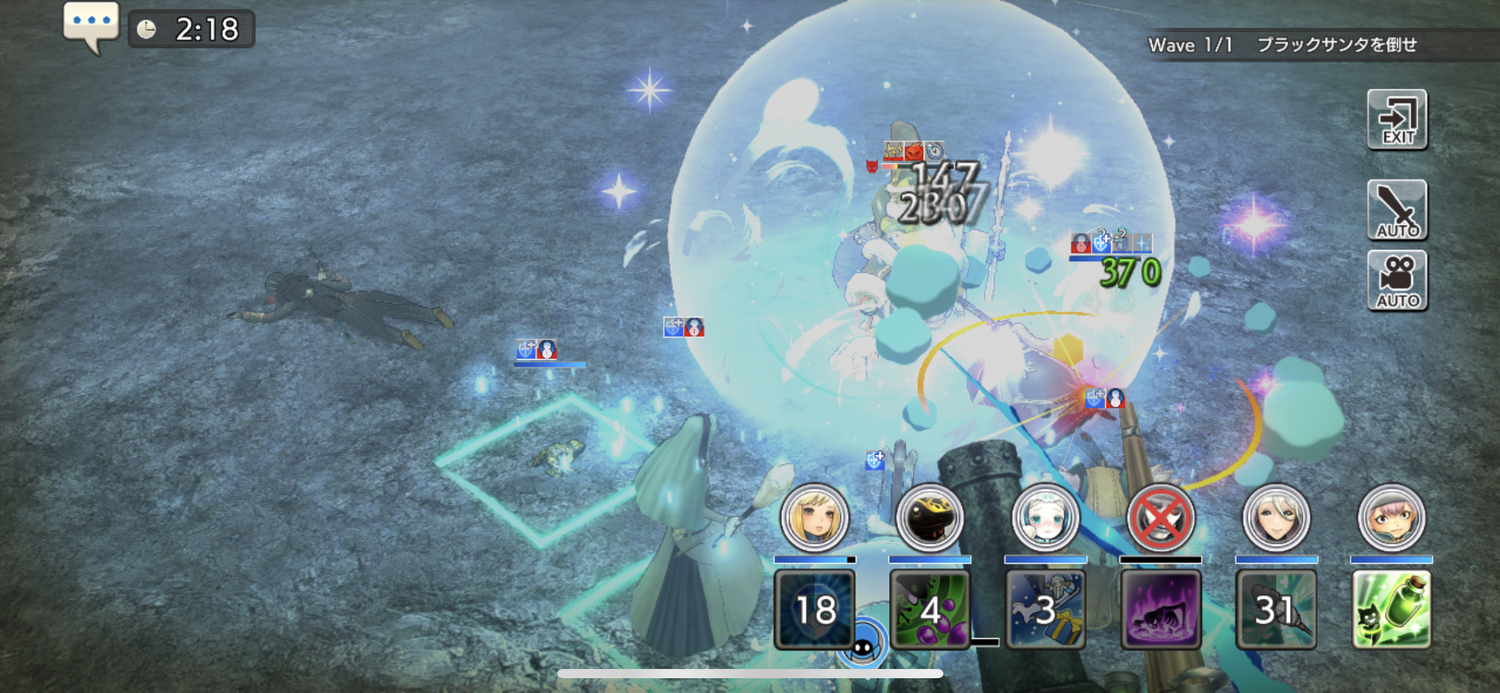This screenshot has height=693, width=1500.
Task: Select the defeated crossed-out character portrait
Action: pyautogui.click(x=1160, y=519)
